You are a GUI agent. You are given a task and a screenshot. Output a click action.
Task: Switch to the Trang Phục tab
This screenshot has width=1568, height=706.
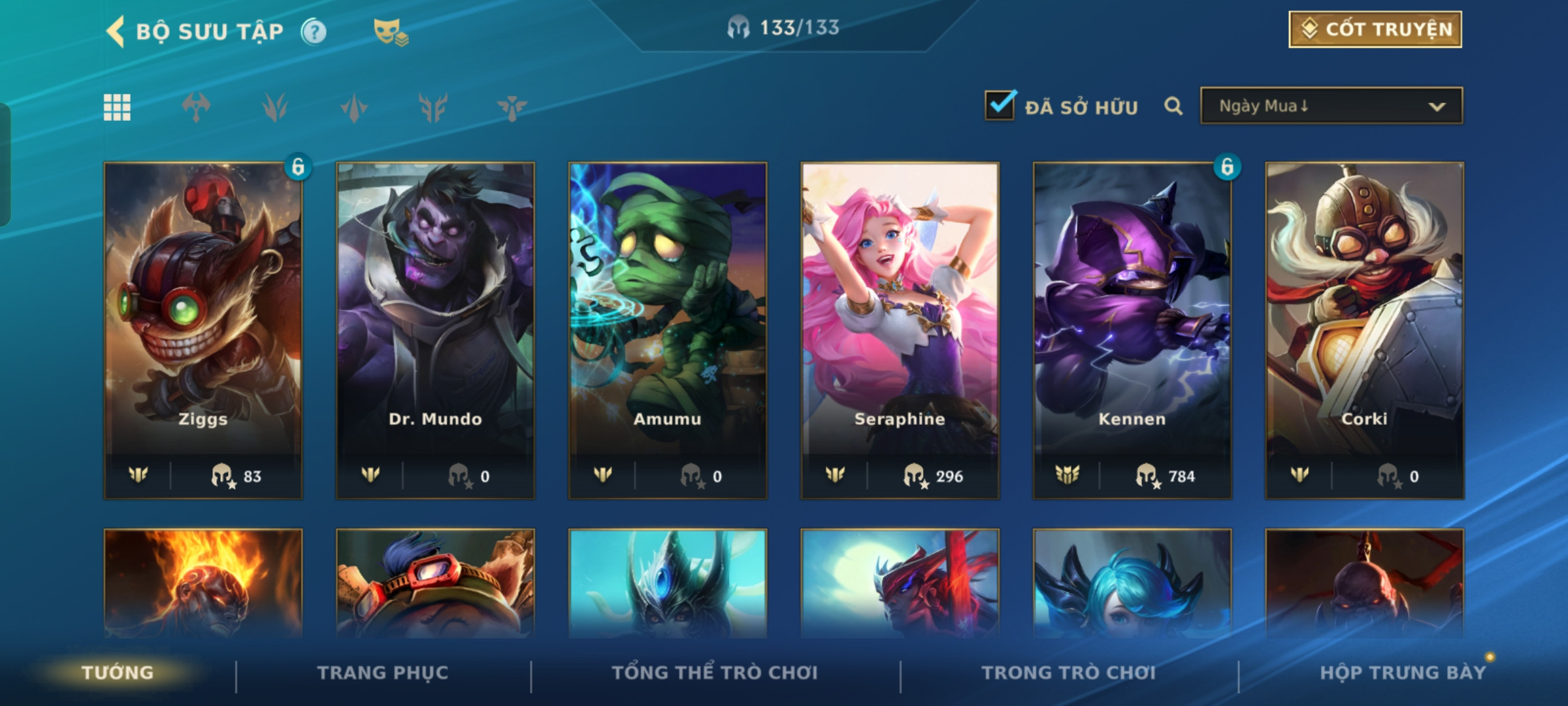click(x=383, y=673)
